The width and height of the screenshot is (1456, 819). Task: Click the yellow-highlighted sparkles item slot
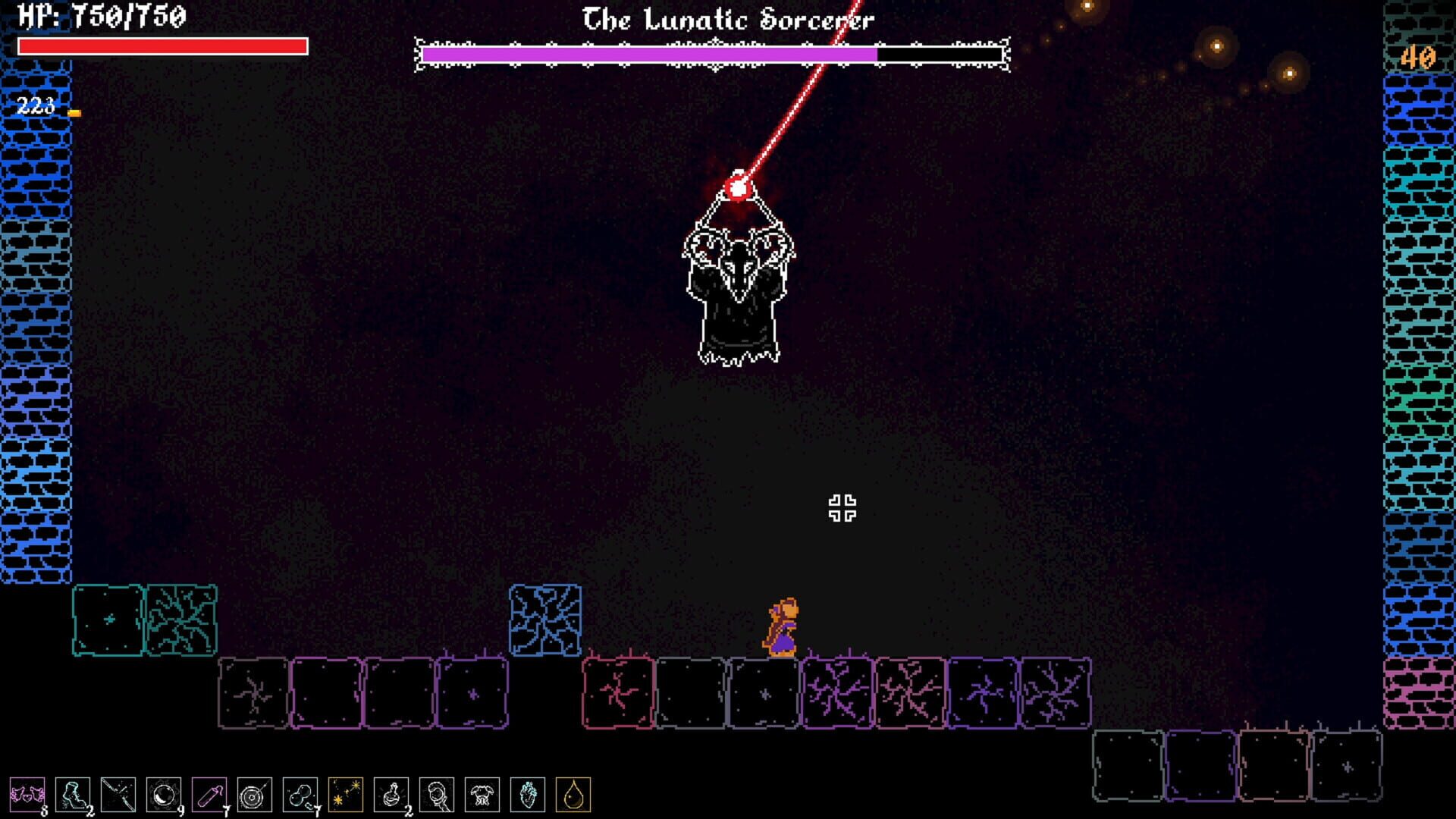pos(344,794)
